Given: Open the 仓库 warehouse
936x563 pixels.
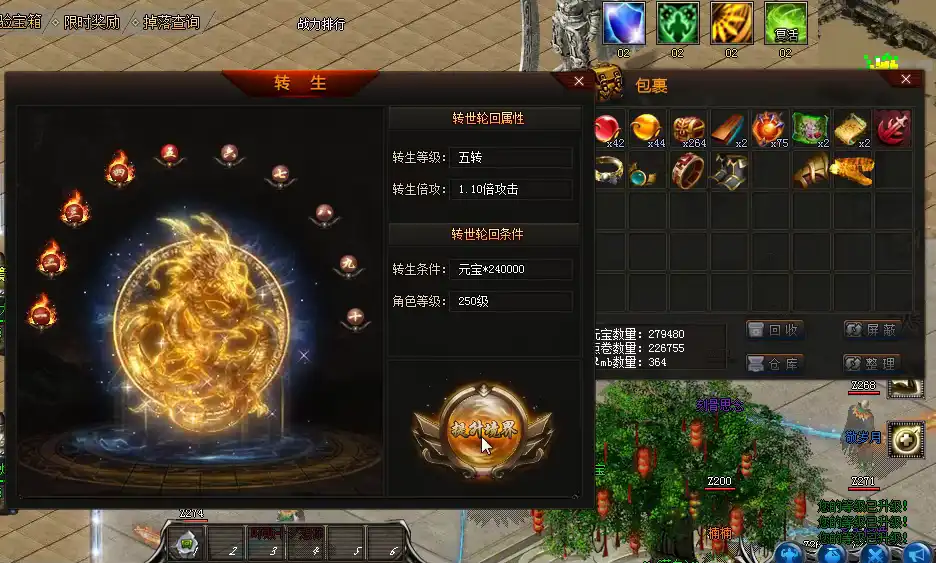Looking at the screenshot, I should coord(774,363).
